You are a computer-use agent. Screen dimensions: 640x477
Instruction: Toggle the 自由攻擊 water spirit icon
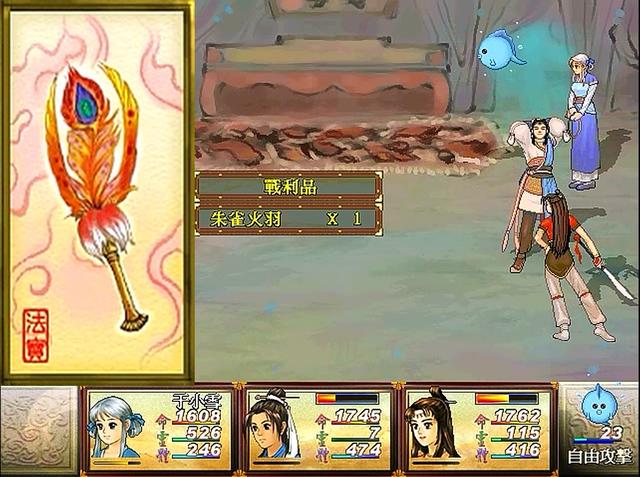pyautogui.click(x=599, y=410)
